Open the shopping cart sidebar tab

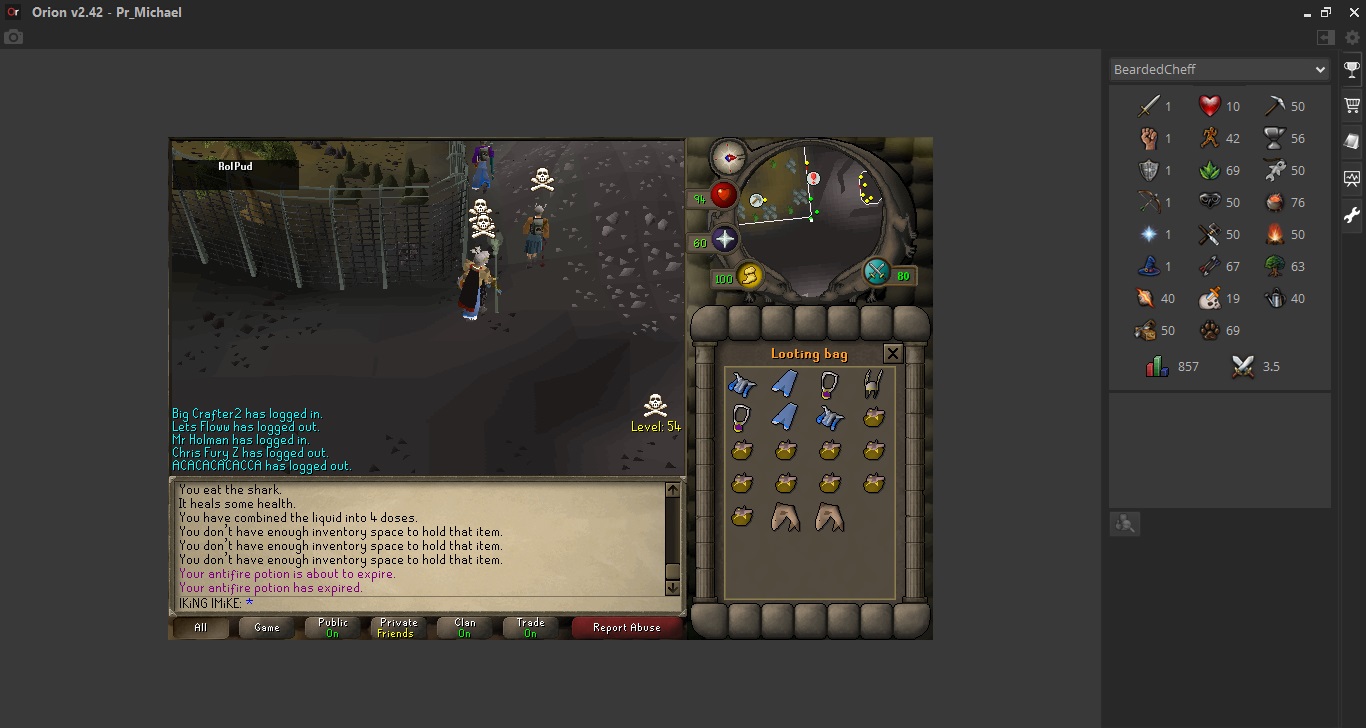(1352, 105)
